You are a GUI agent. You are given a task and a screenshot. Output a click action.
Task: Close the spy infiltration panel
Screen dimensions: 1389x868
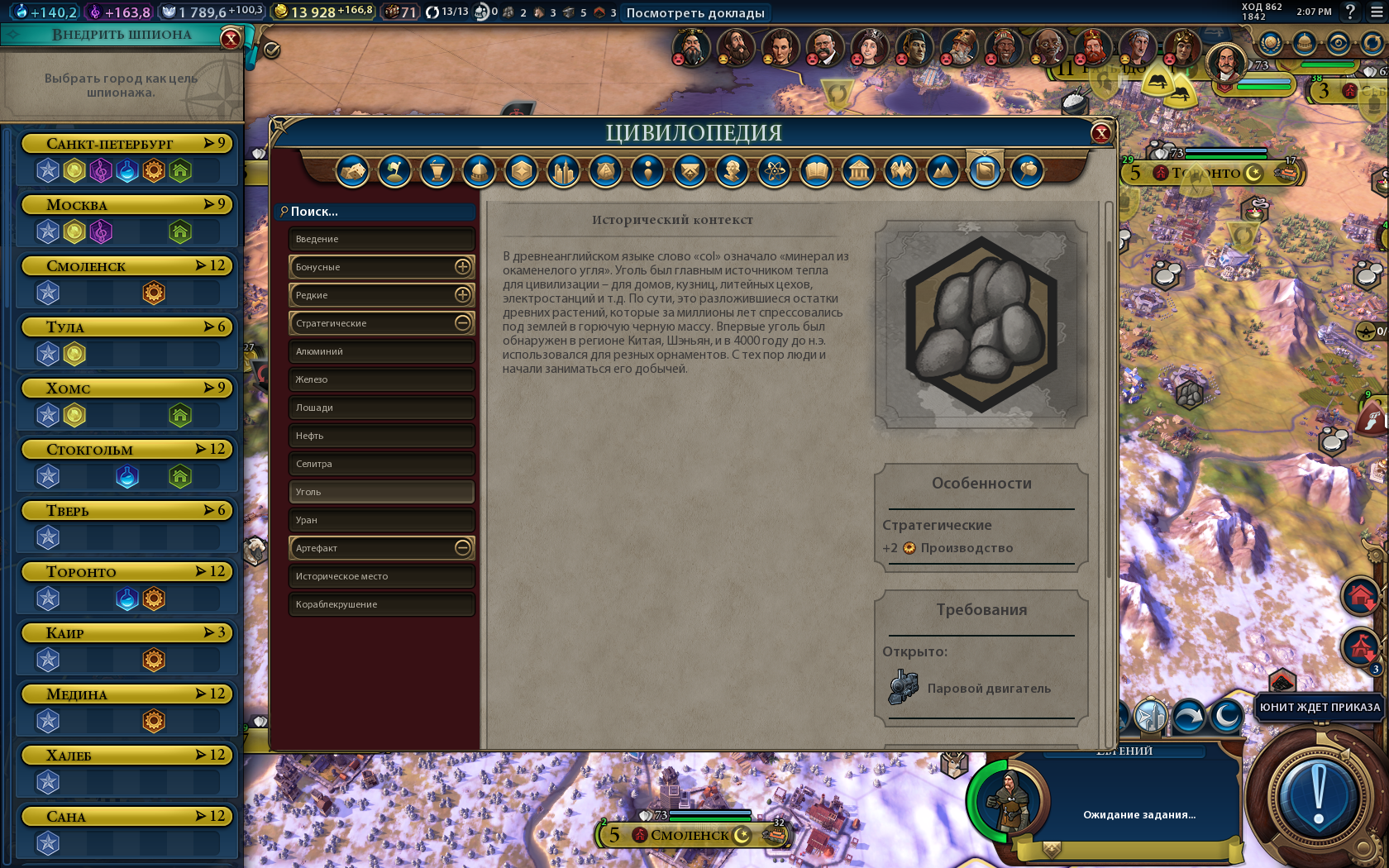pos(231,38)
